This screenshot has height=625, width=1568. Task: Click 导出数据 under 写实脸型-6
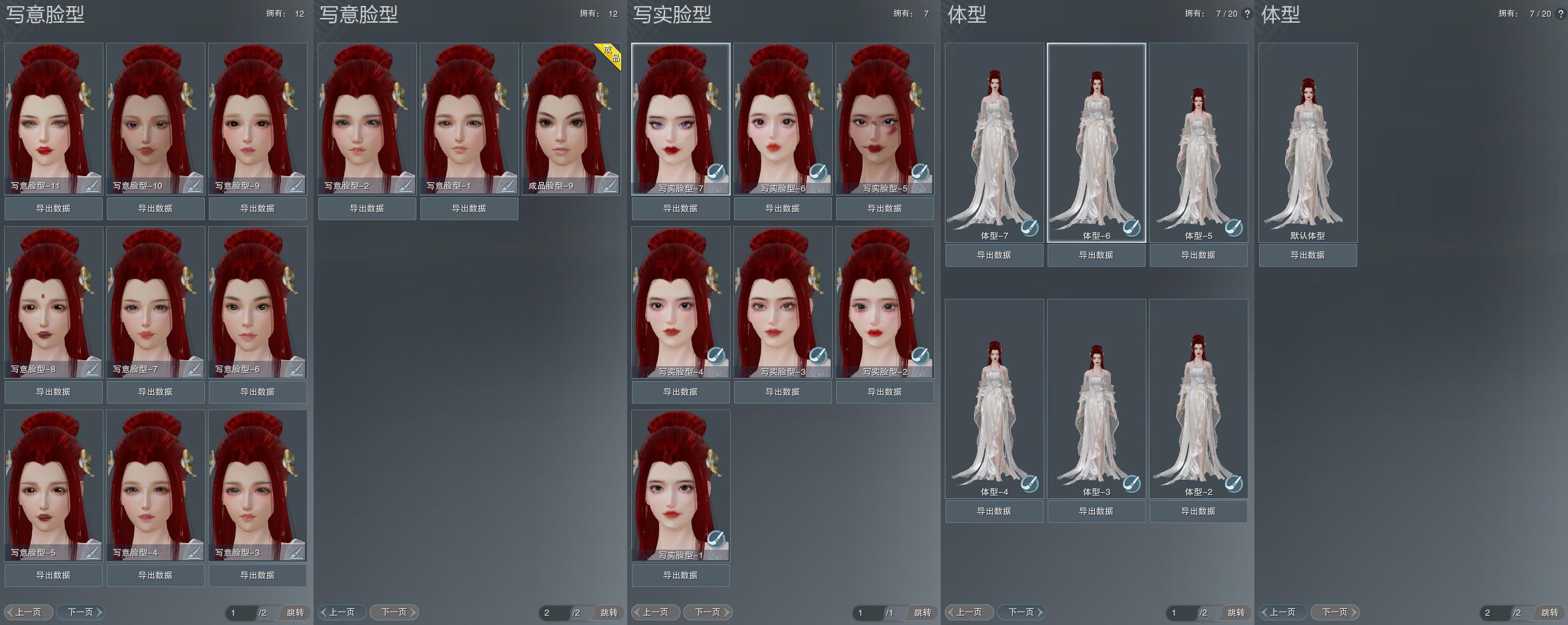point(783,209)
